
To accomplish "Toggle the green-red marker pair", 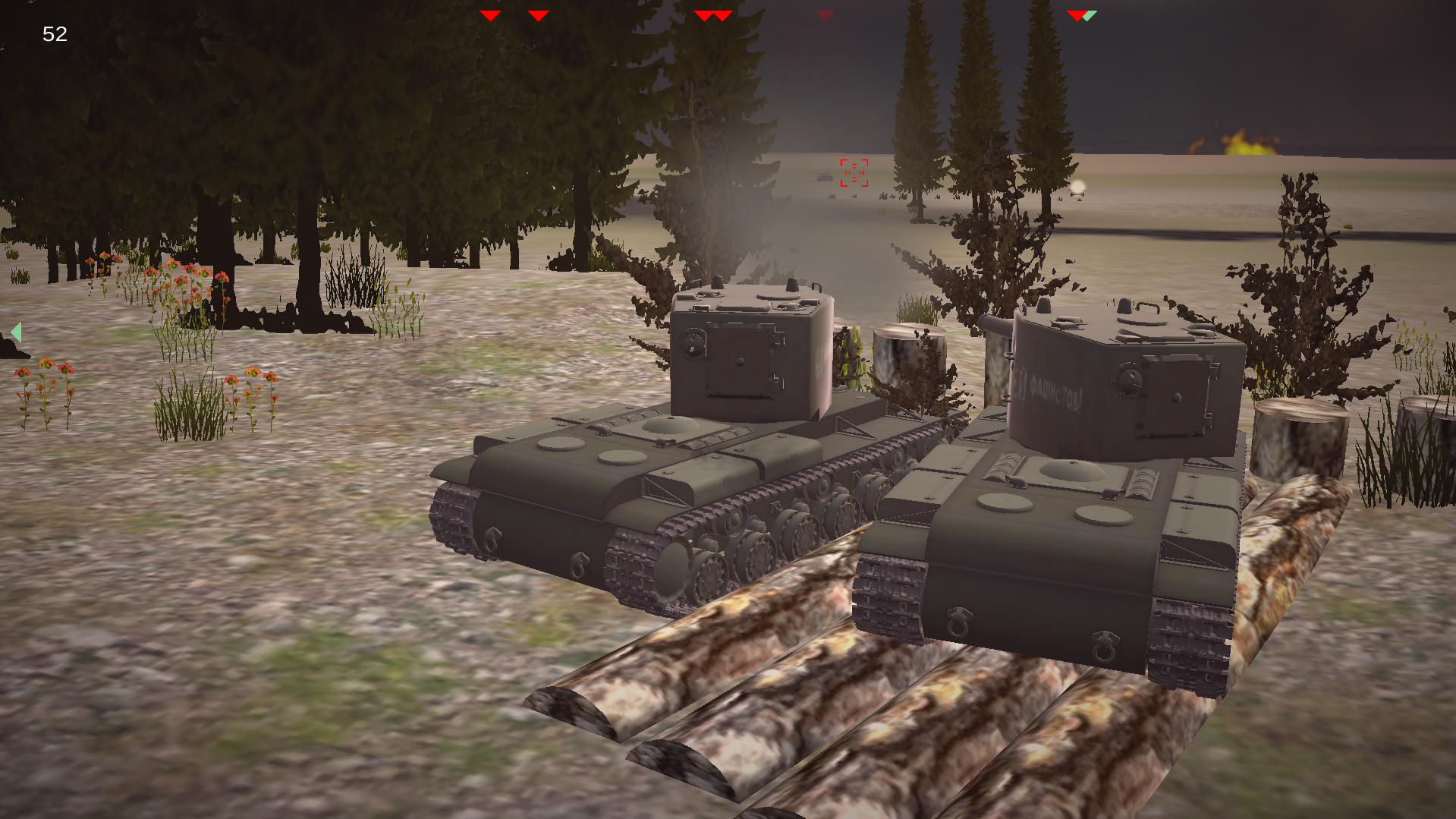I will coord(1082,14).
